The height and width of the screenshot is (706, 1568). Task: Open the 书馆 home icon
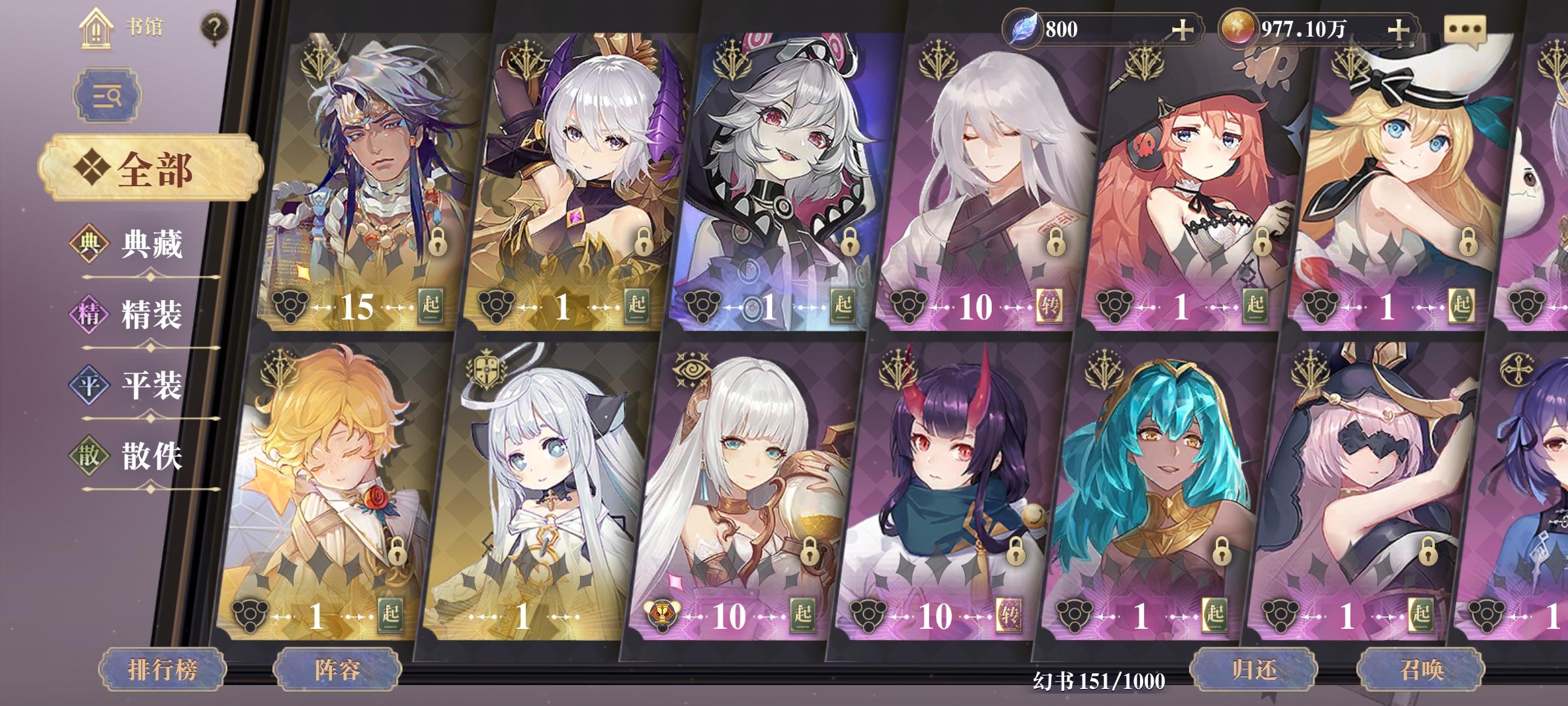[97, 29]
